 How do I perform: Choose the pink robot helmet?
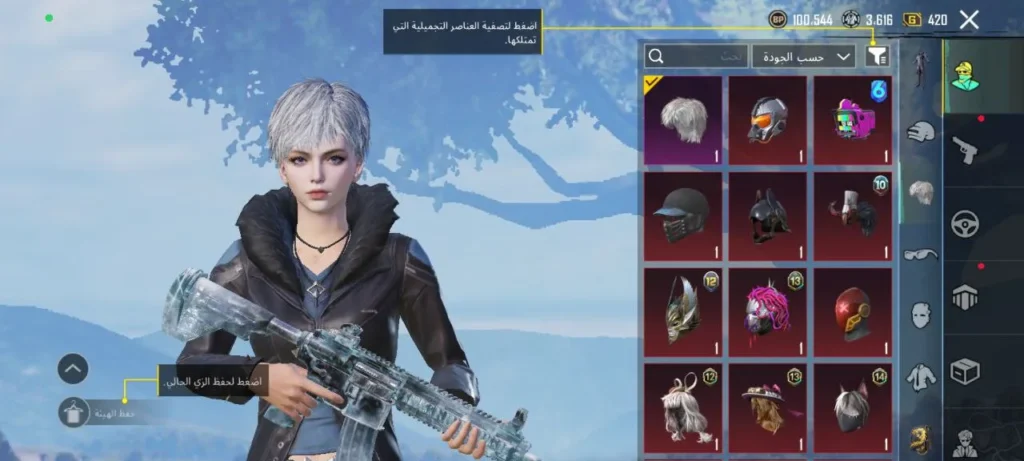(x=852, y=120)
